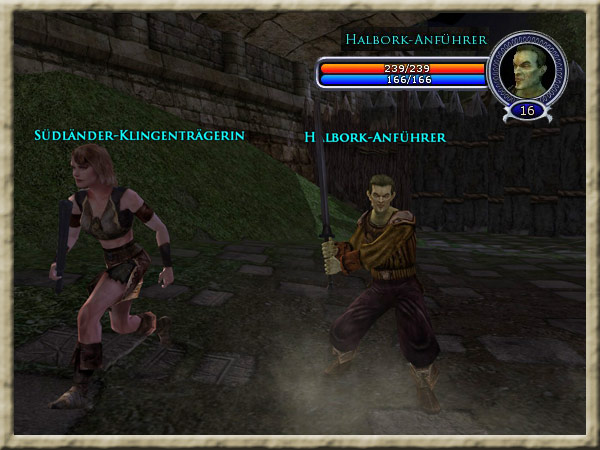This screenshot has height=450, width=600.
Task: Select the Halbork-Anführer nameplate above the swordsman
Action: point(375,135)
